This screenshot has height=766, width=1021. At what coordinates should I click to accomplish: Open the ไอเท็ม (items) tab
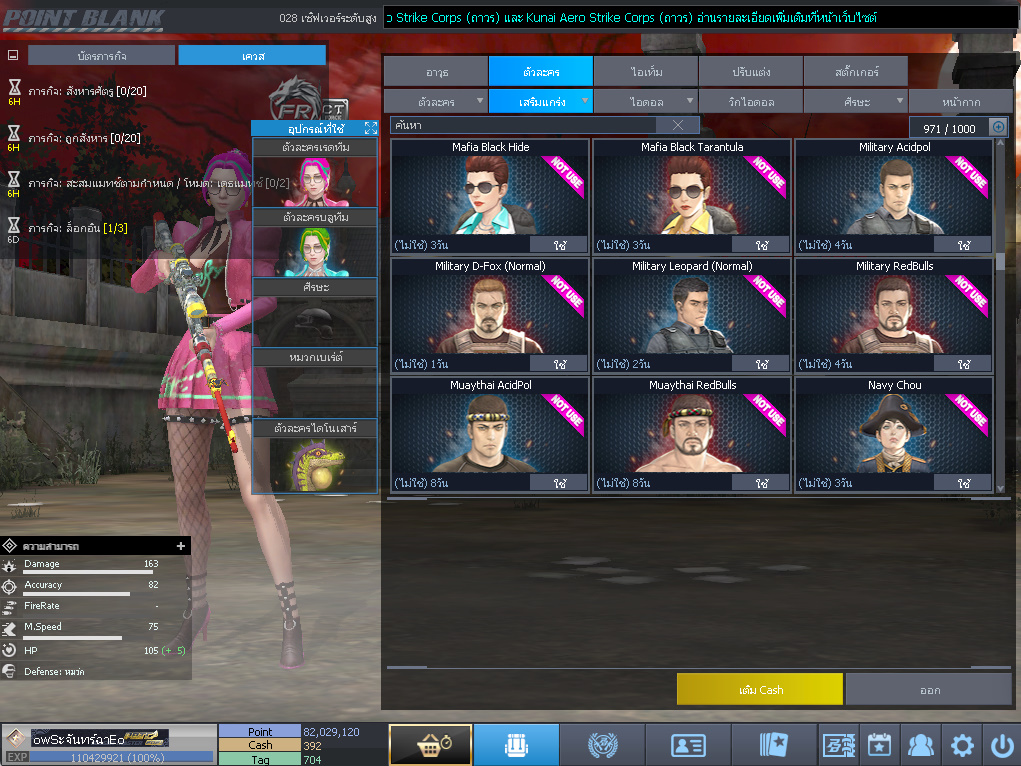646,71
